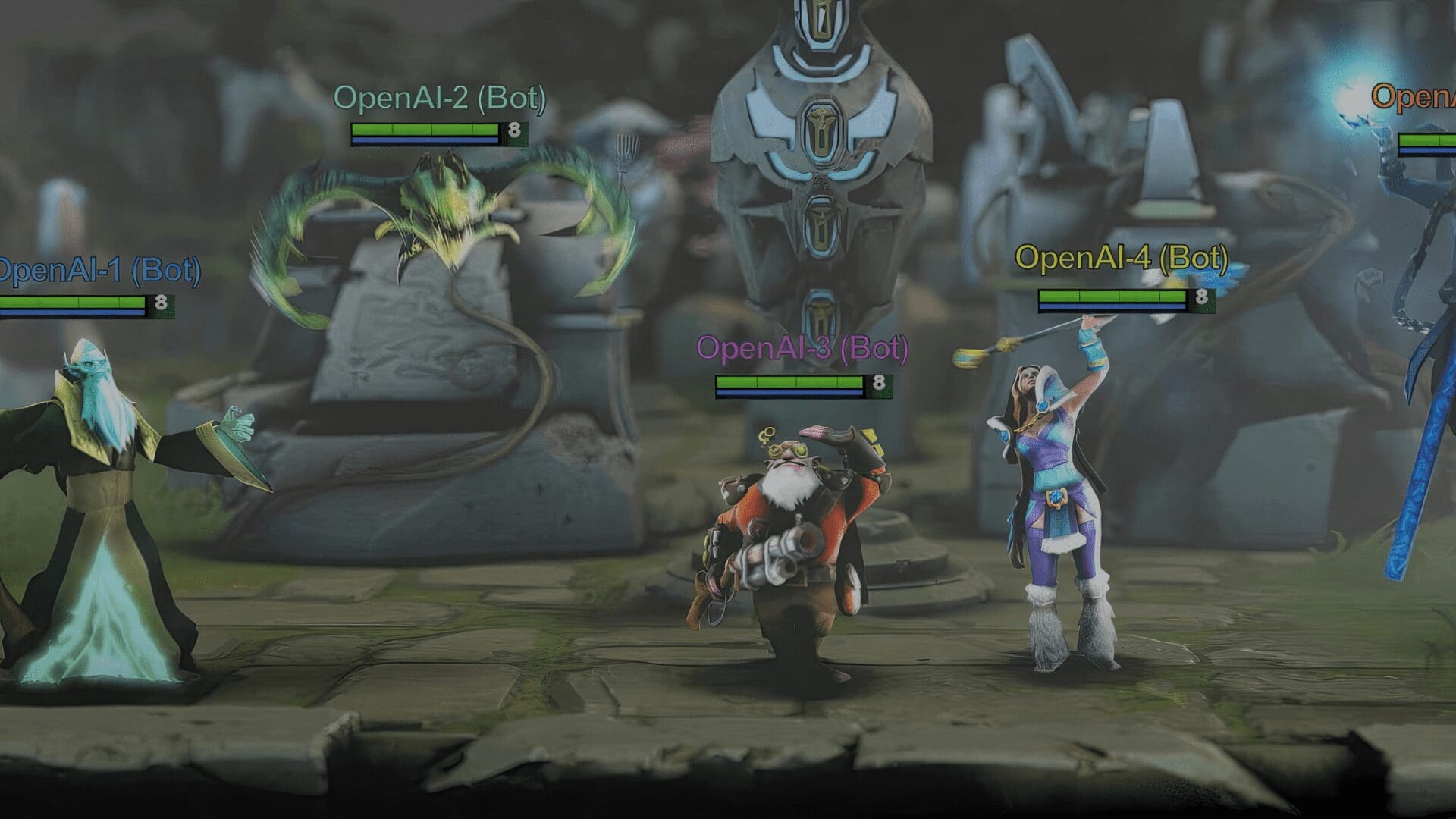Select the OpenAI-2 (Bot) nameplate
The width and height of the screenshot is (1456, 819).
click(x=444, y=98)
